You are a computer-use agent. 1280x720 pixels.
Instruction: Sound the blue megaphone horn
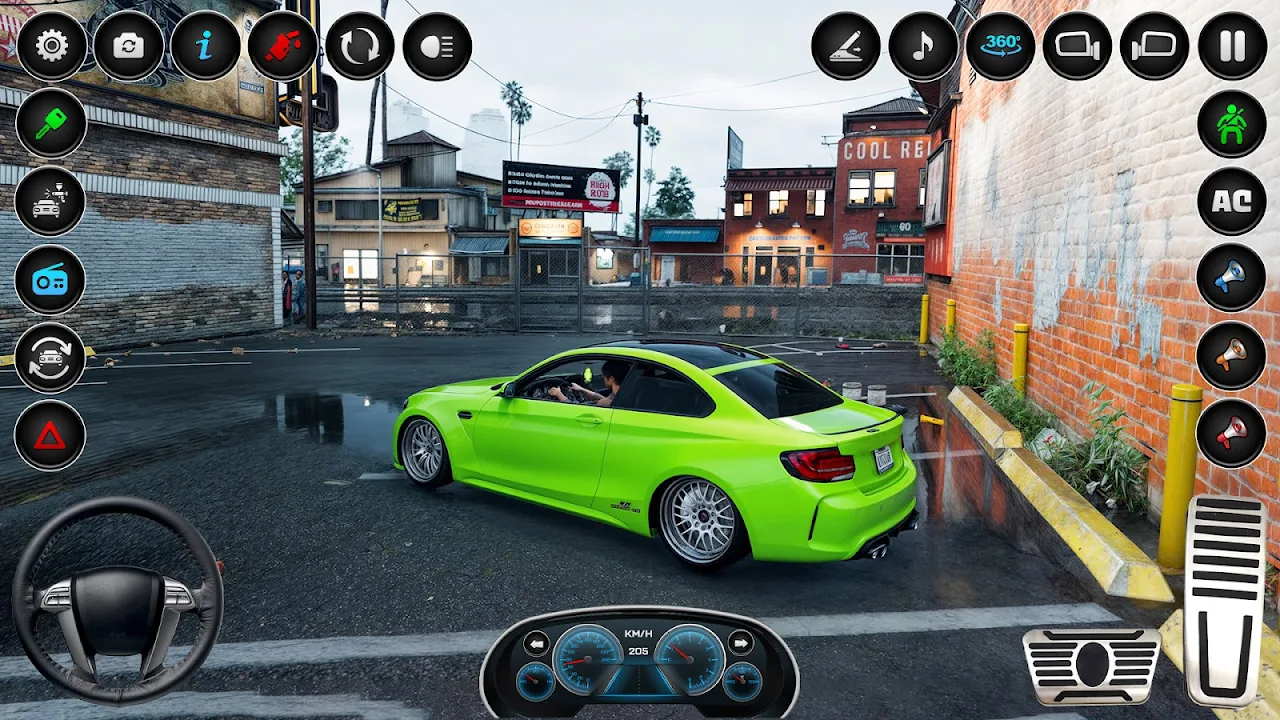[1232, 278]
